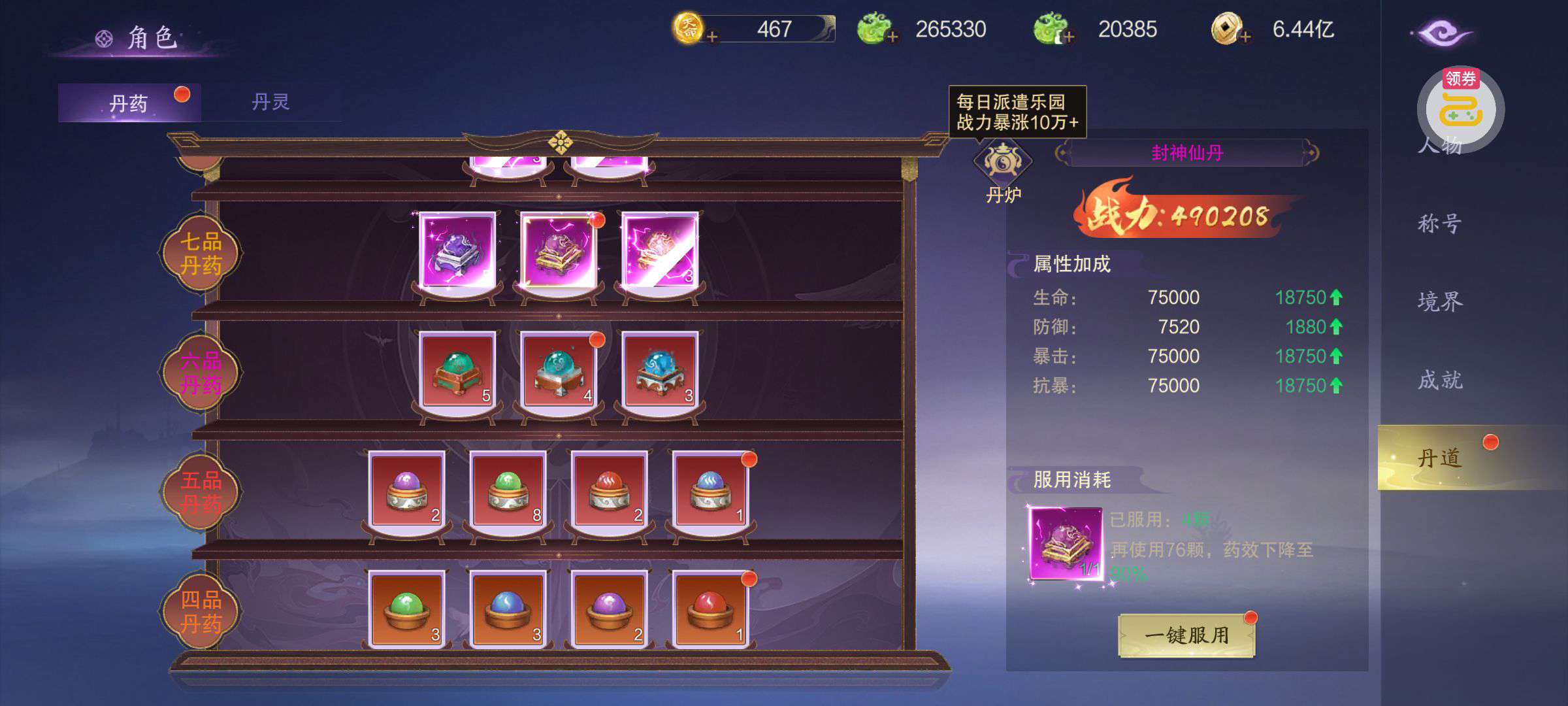Pick the 五品 blue pill with count 1
This screenshot has height=706, width=1568.
pyautogui.click(x=711, y=490)
